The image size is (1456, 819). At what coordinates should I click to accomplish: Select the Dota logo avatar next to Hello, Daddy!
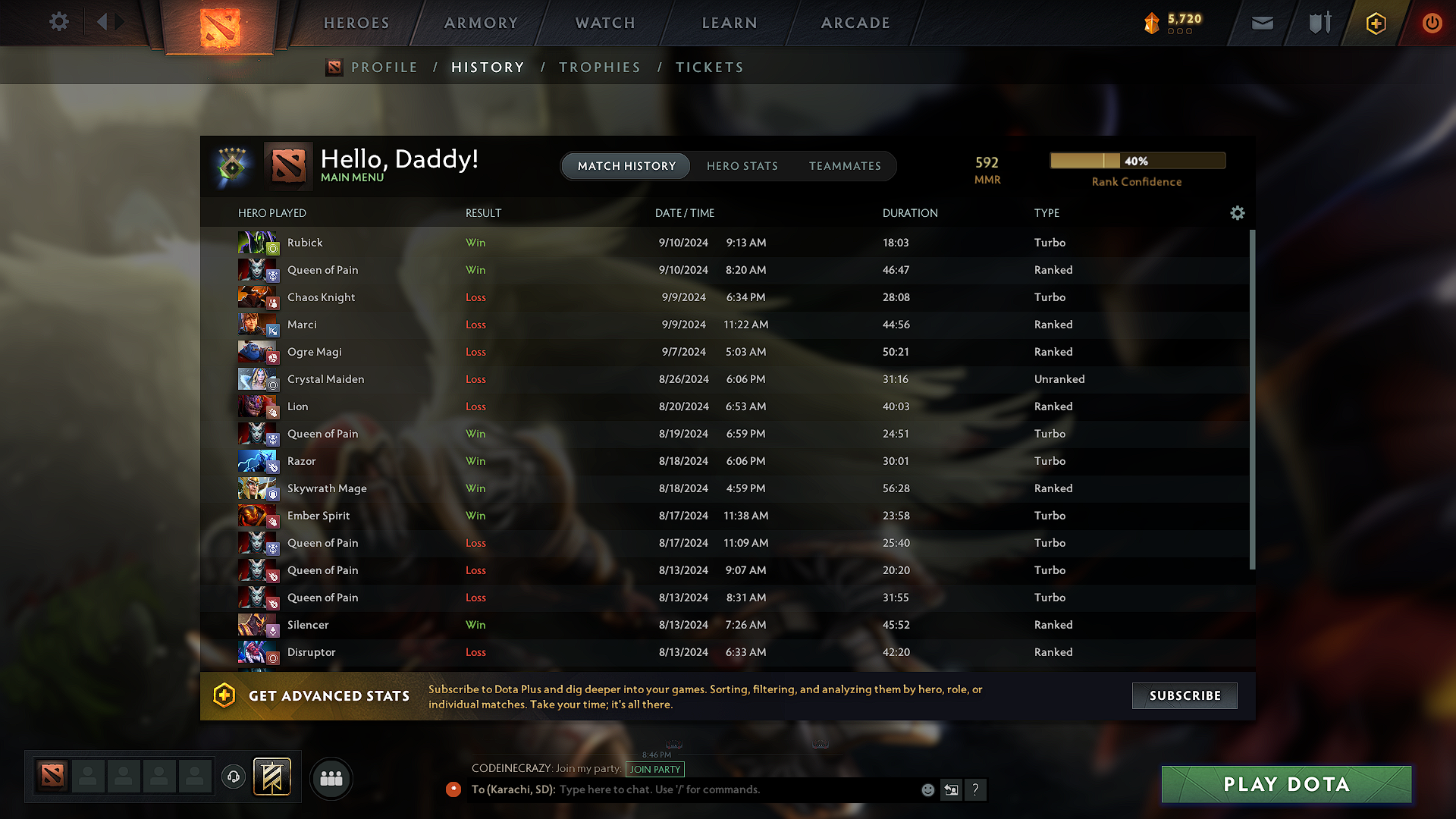click(287, 165)
